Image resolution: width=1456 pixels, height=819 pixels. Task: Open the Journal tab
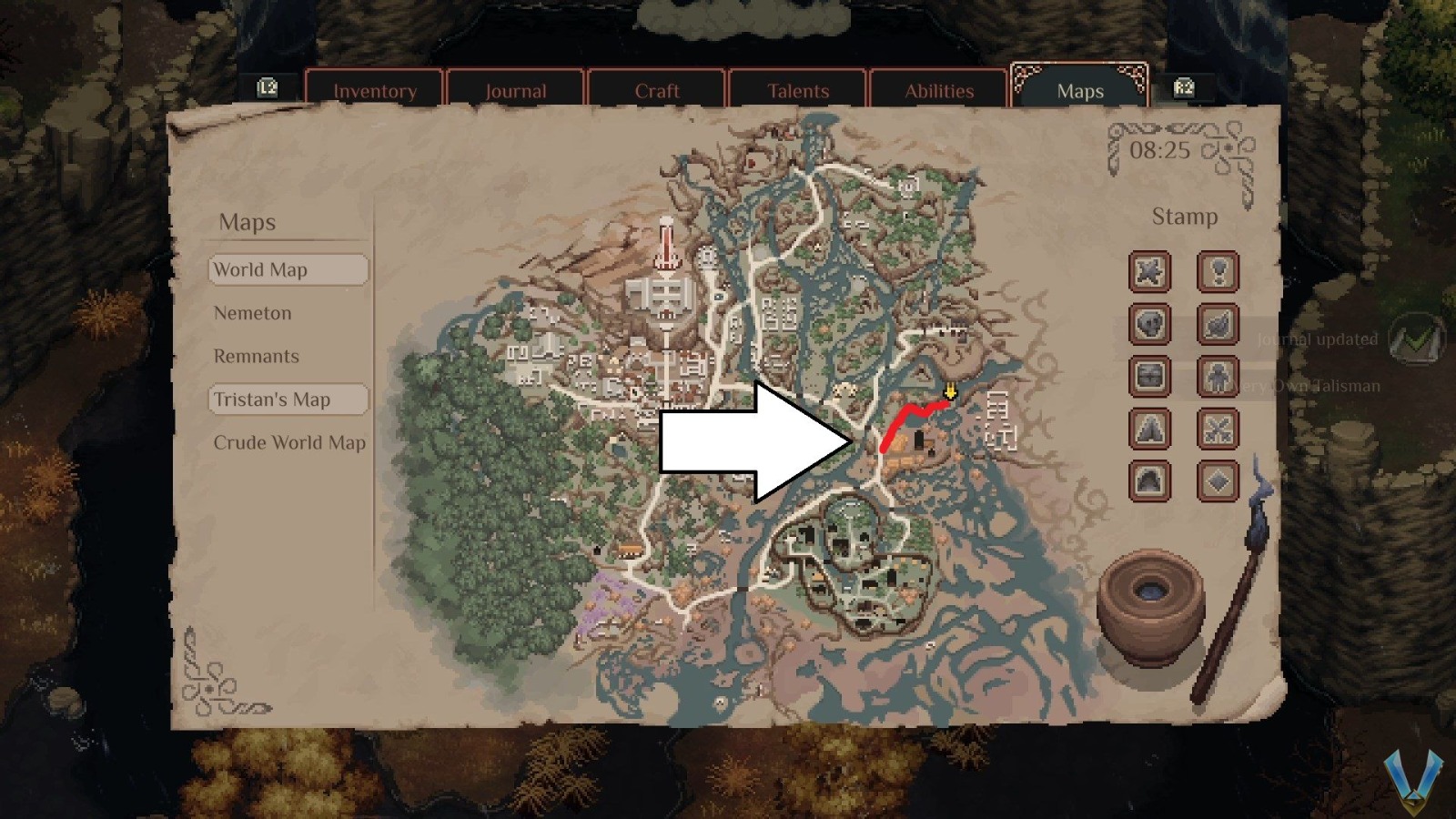tap(516, 90)
